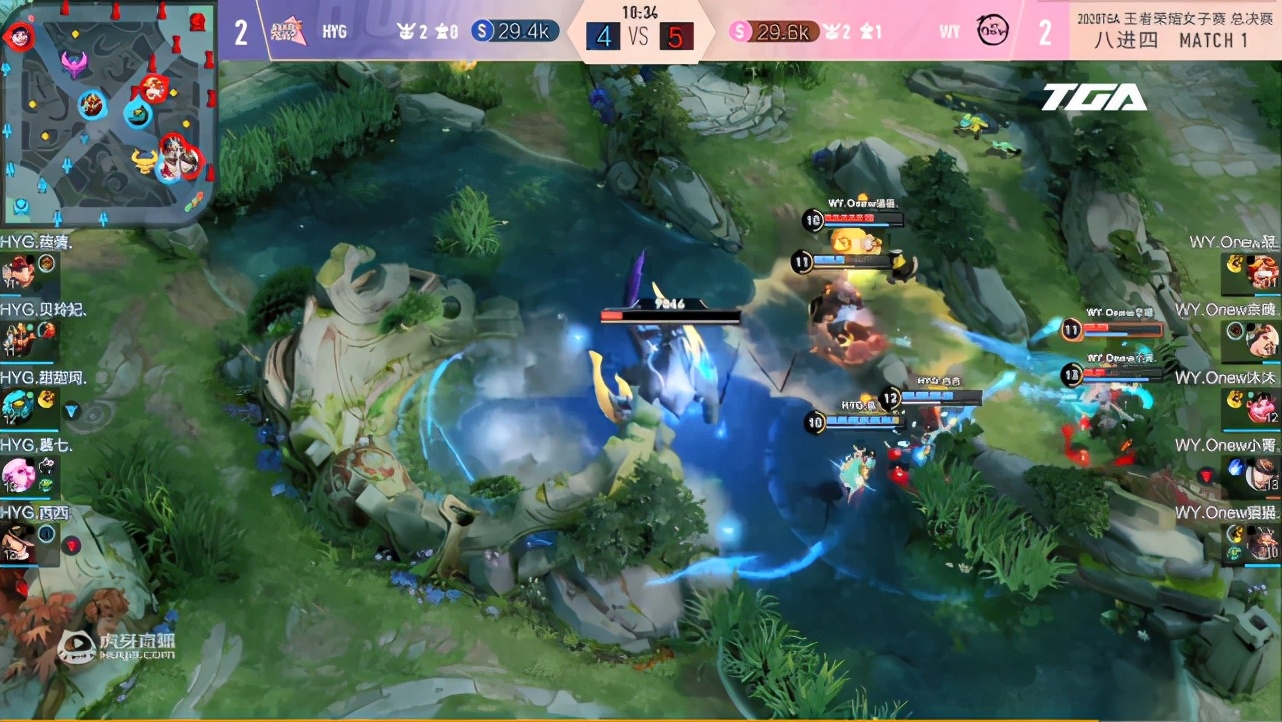Select WY.Onew沐沐's hero portrait on right

1260,405
